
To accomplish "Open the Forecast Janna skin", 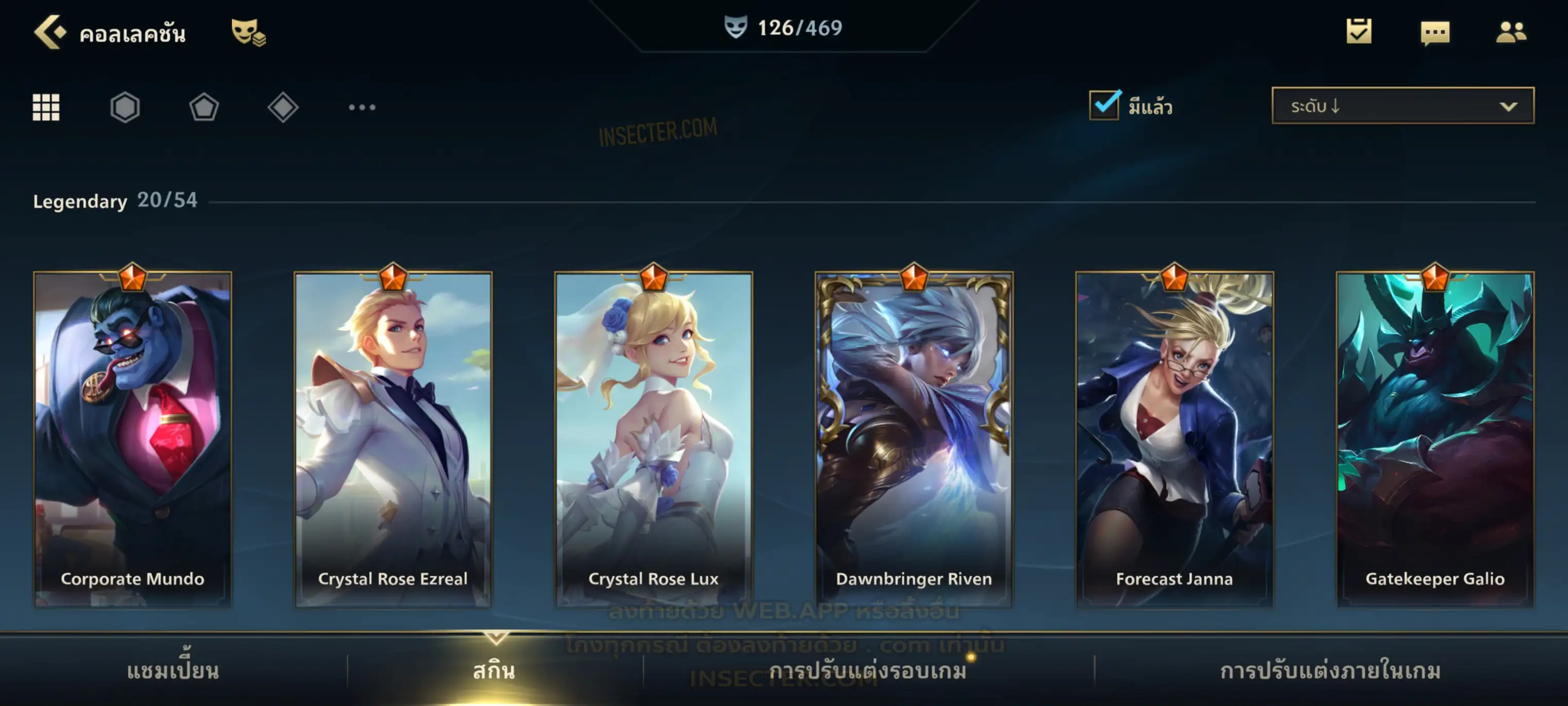I will point(1174,439).
